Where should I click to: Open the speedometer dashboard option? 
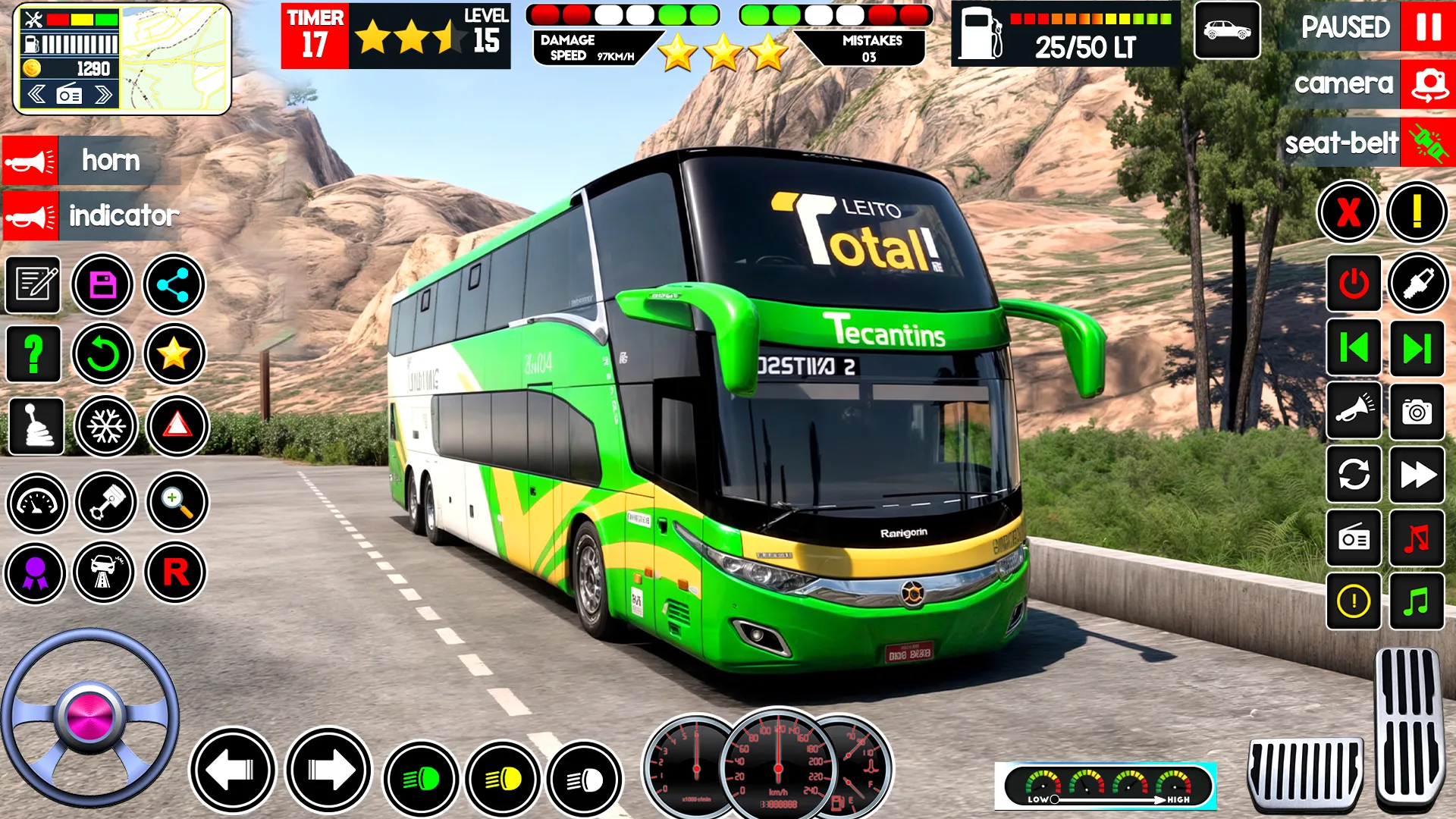tap(33, 503)
